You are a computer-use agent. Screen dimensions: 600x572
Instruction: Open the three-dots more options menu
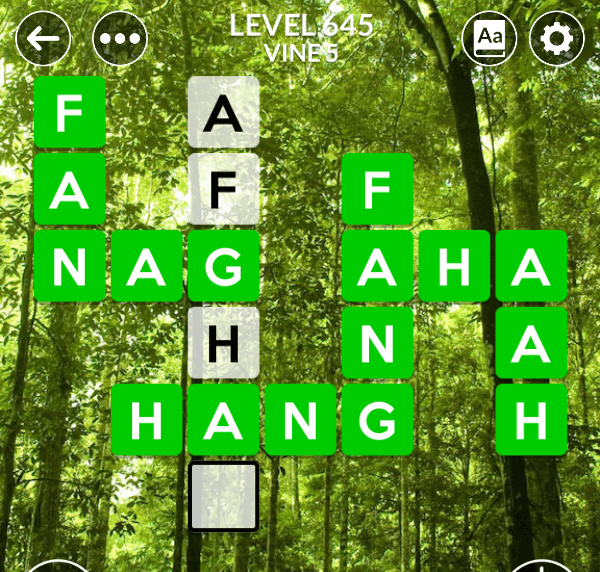[120, 39]
